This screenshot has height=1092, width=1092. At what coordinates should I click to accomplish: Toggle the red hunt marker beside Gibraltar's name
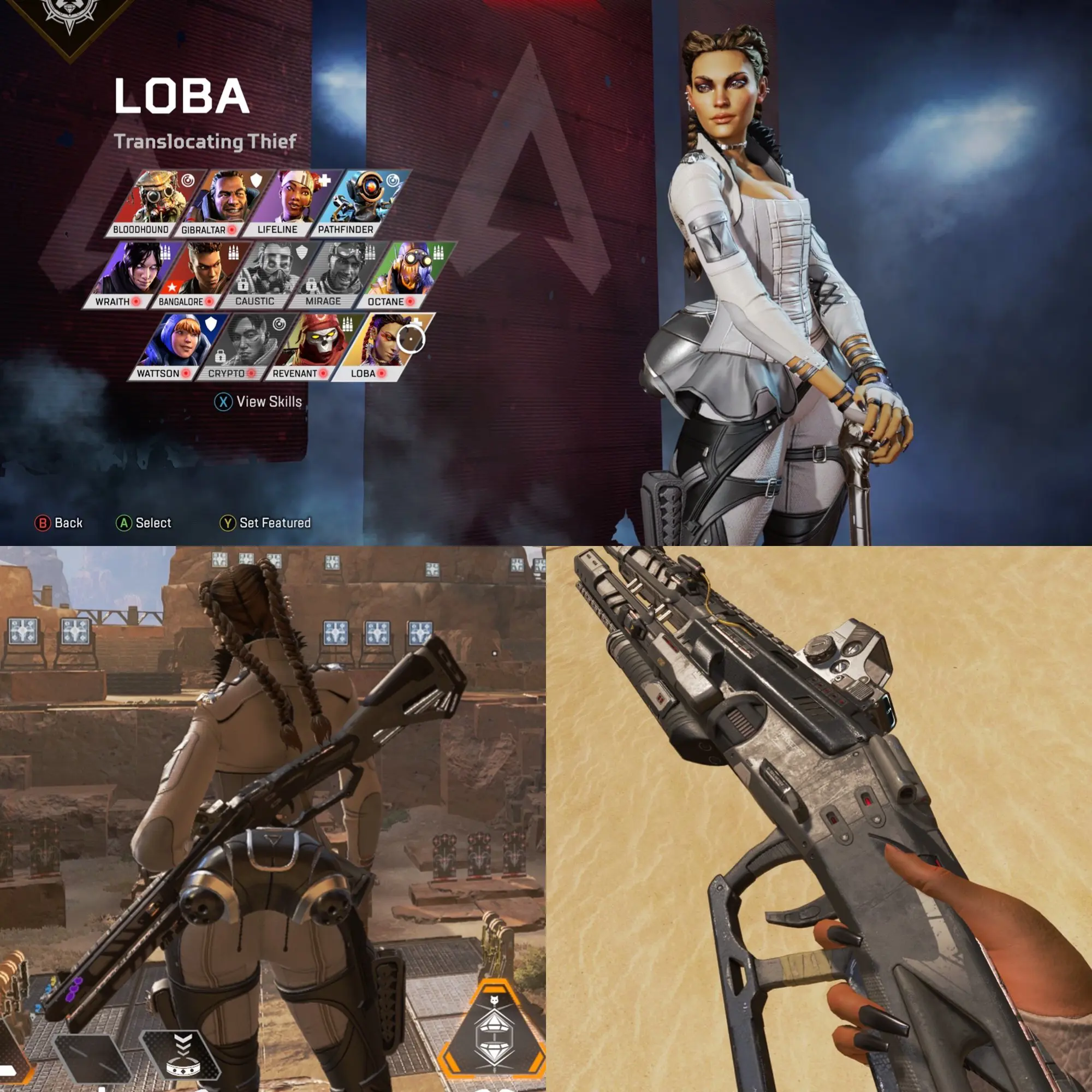(x=232, y=229)
